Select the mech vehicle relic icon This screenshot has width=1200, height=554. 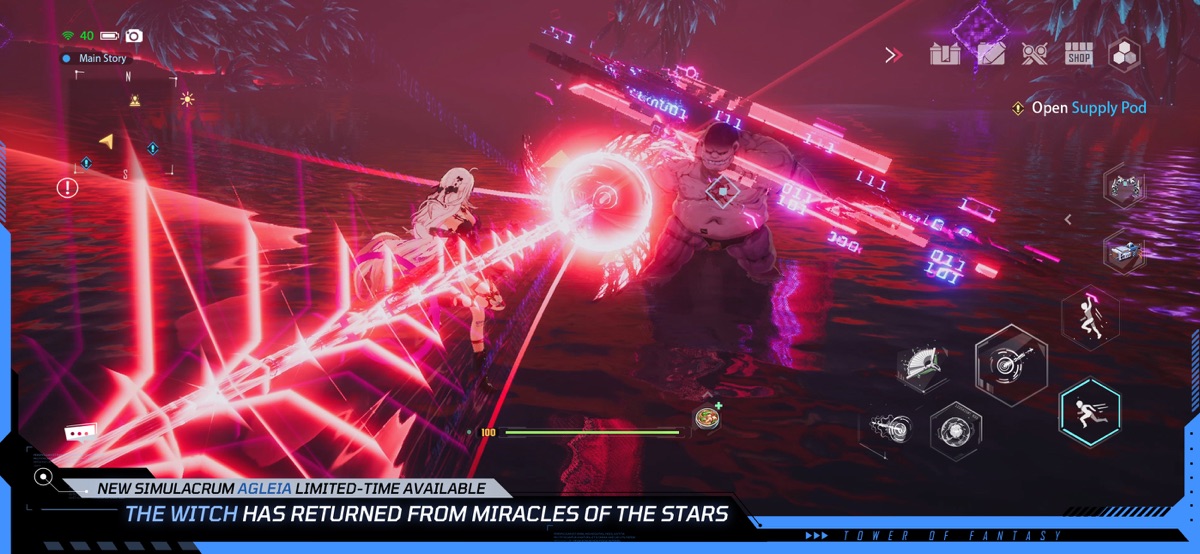1125,185
